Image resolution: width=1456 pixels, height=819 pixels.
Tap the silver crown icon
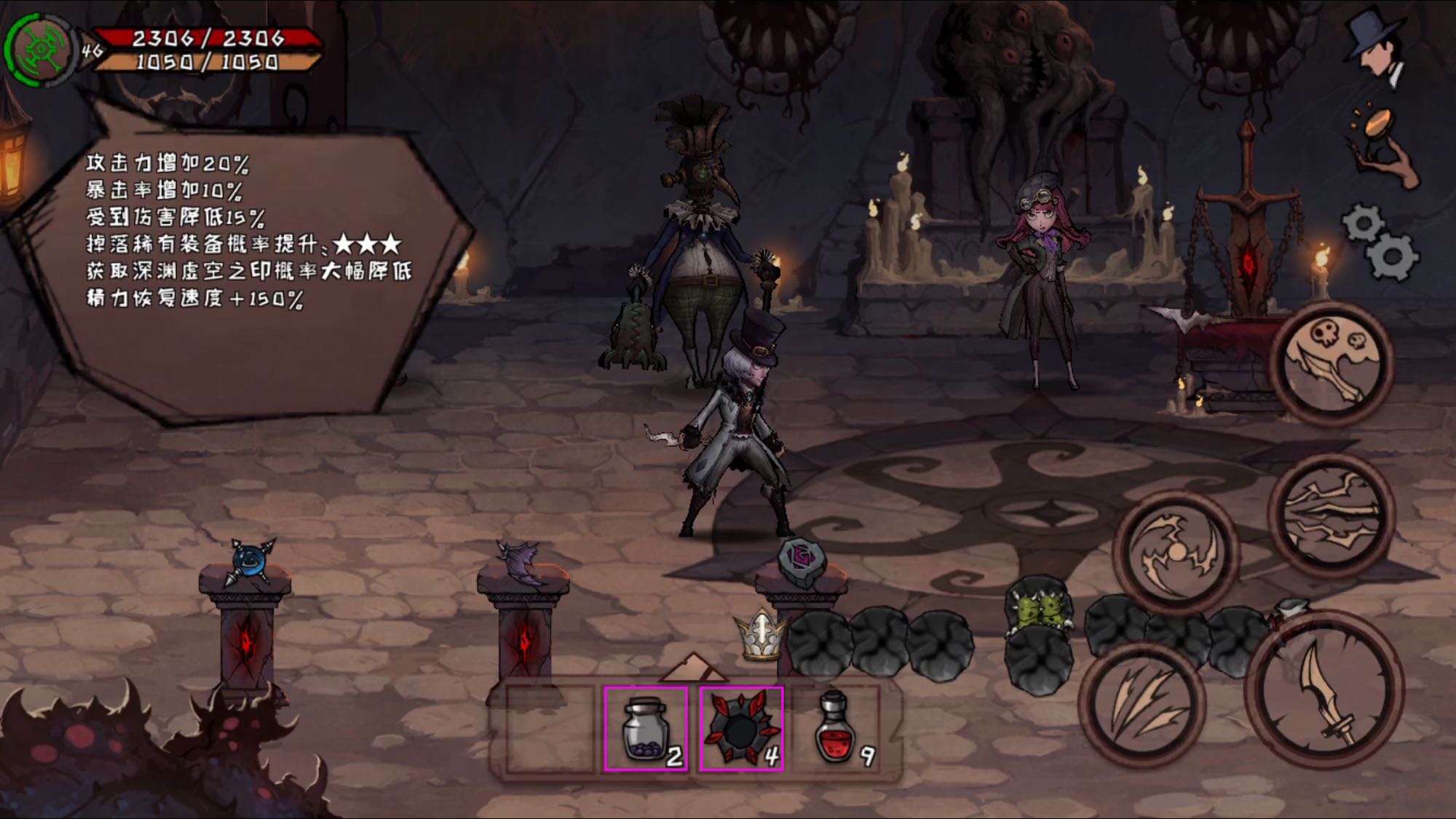pos(761,635)
